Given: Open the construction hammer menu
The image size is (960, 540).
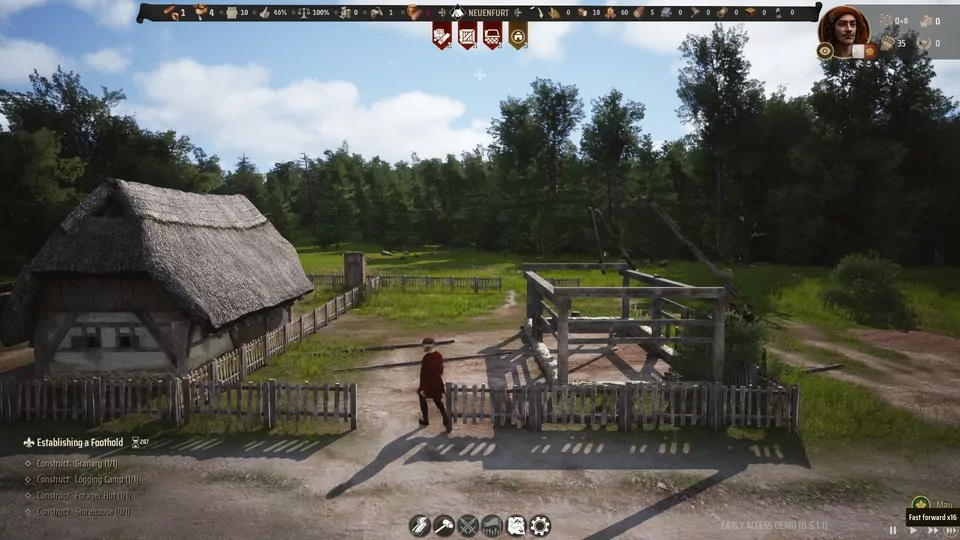Looking at the screenshot, I should [x=444, y=525].
